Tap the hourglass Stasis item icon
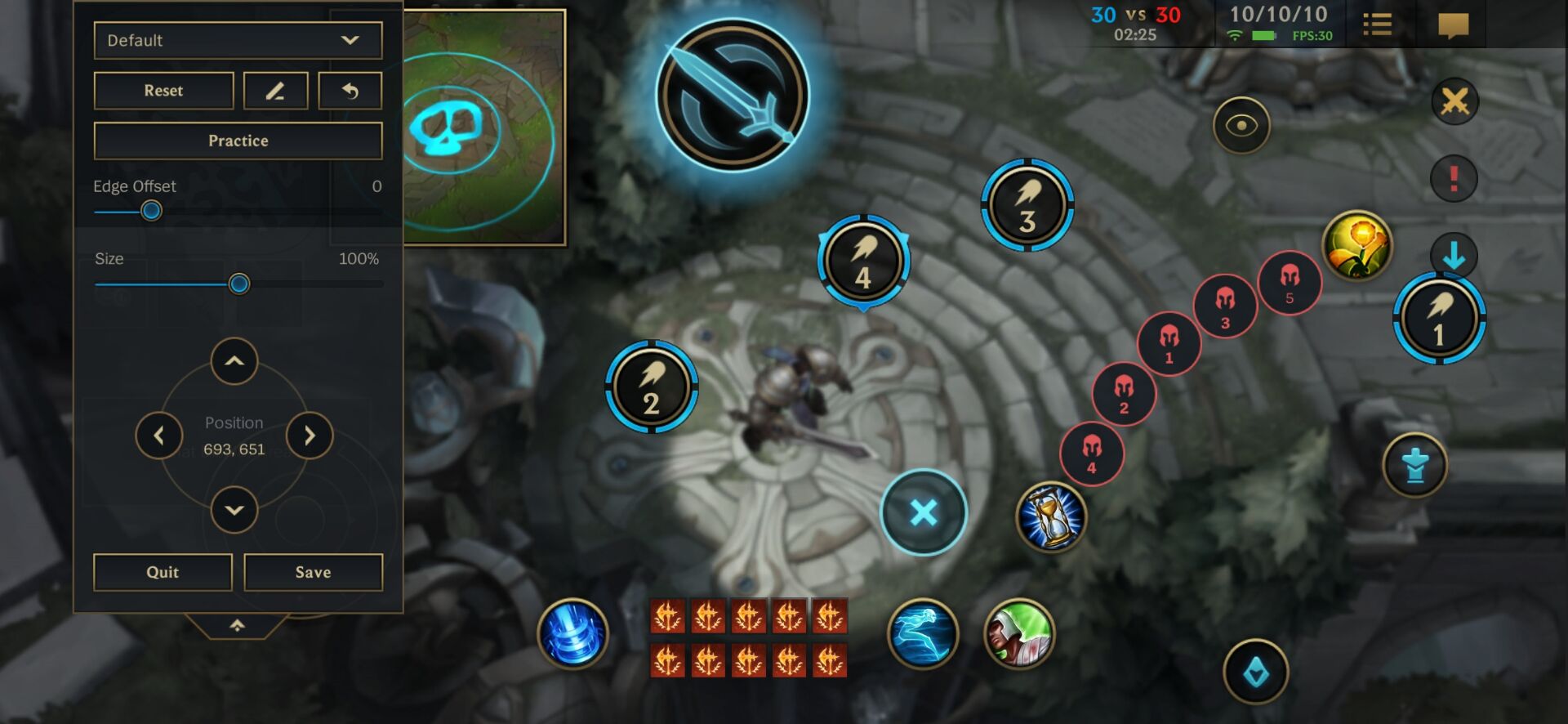 pos(1051,516)
